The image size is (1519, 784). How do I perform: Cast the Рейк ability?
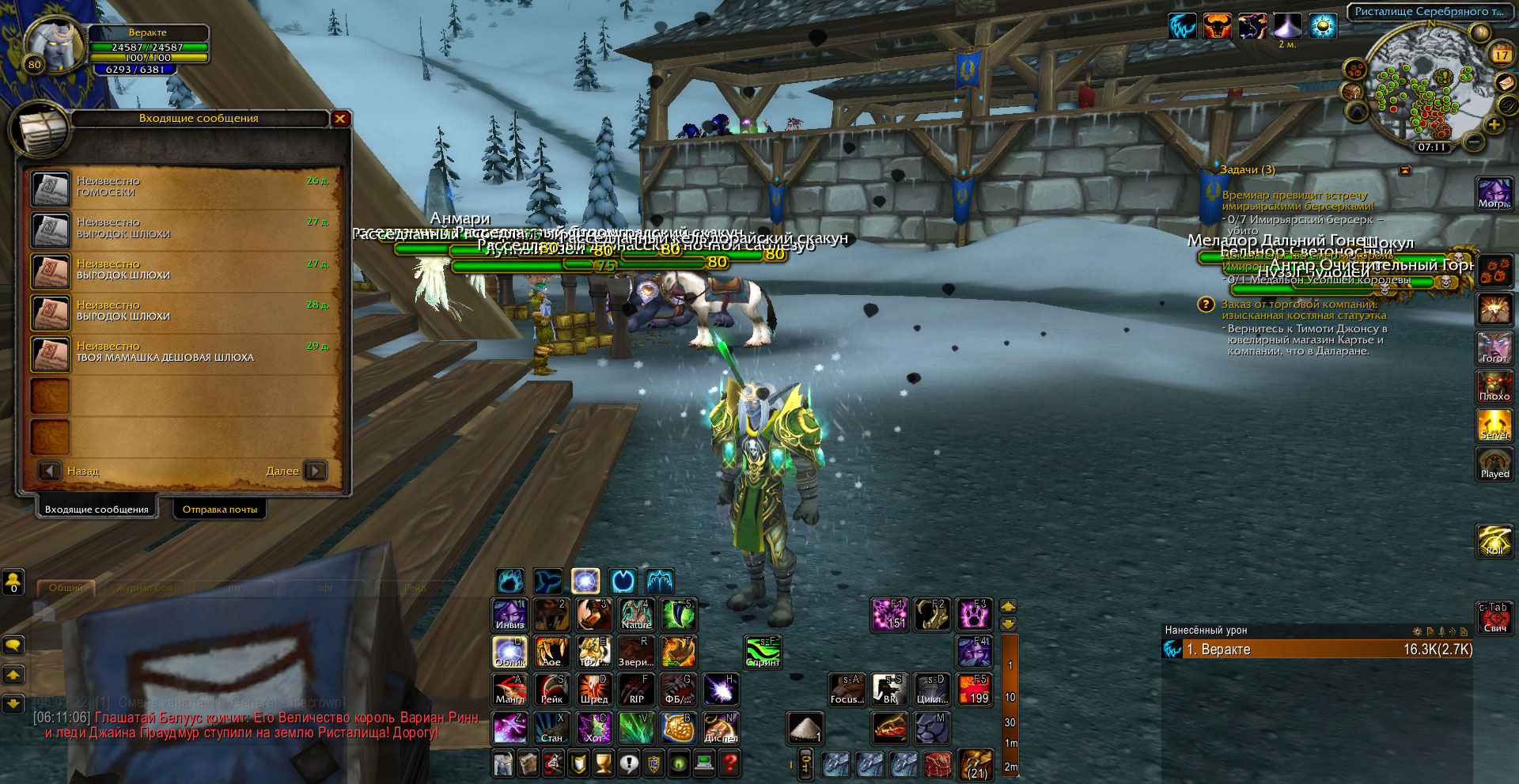[551, 689]
